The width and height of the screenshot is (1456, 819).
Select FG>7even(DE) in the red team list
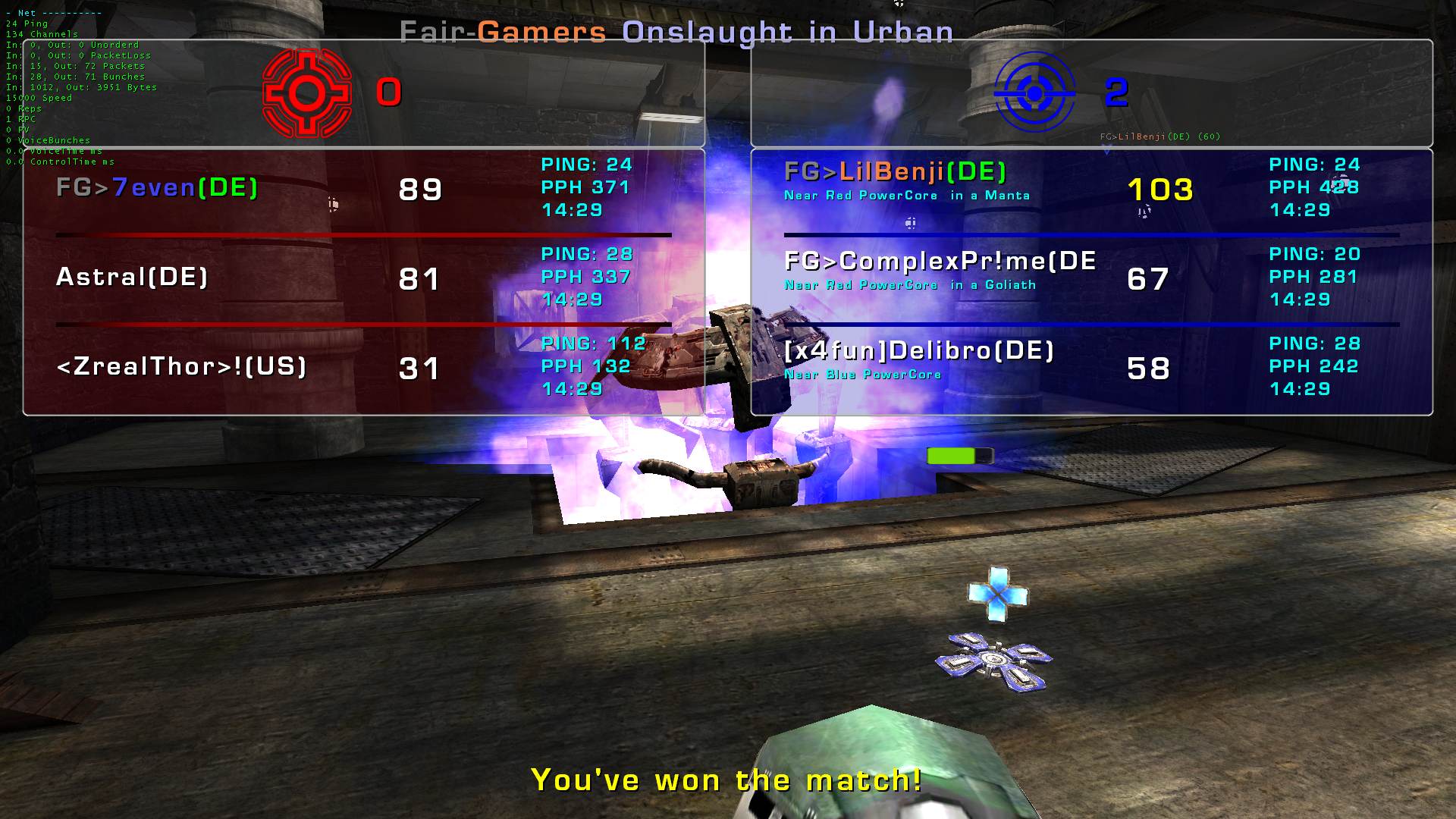point(158,188)
